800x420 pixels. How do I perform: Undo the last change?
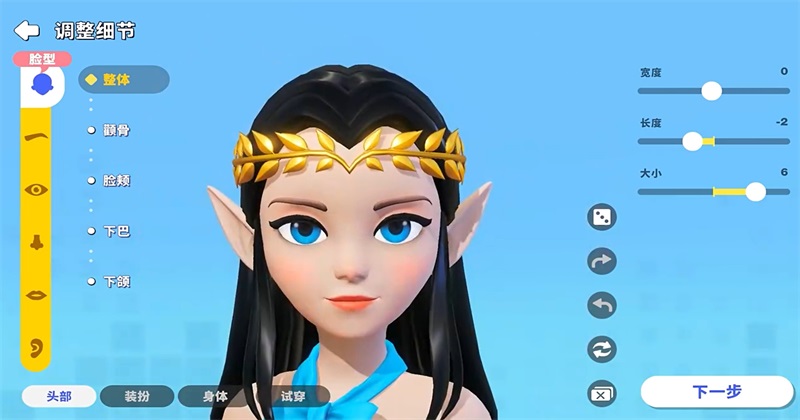click(602, 305)
